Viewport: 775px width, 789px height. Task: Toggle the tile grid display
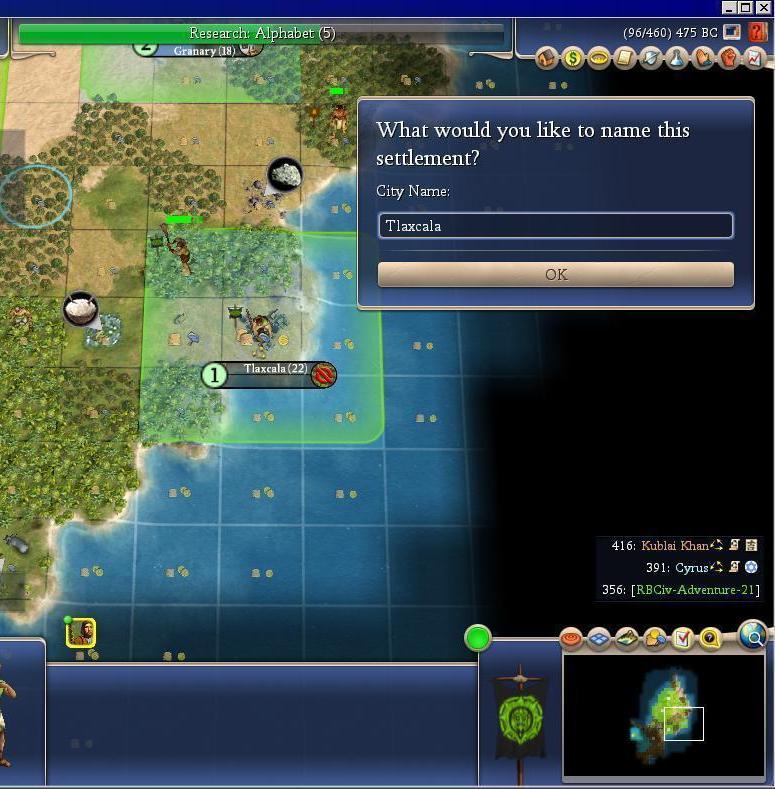pos(599,638)
